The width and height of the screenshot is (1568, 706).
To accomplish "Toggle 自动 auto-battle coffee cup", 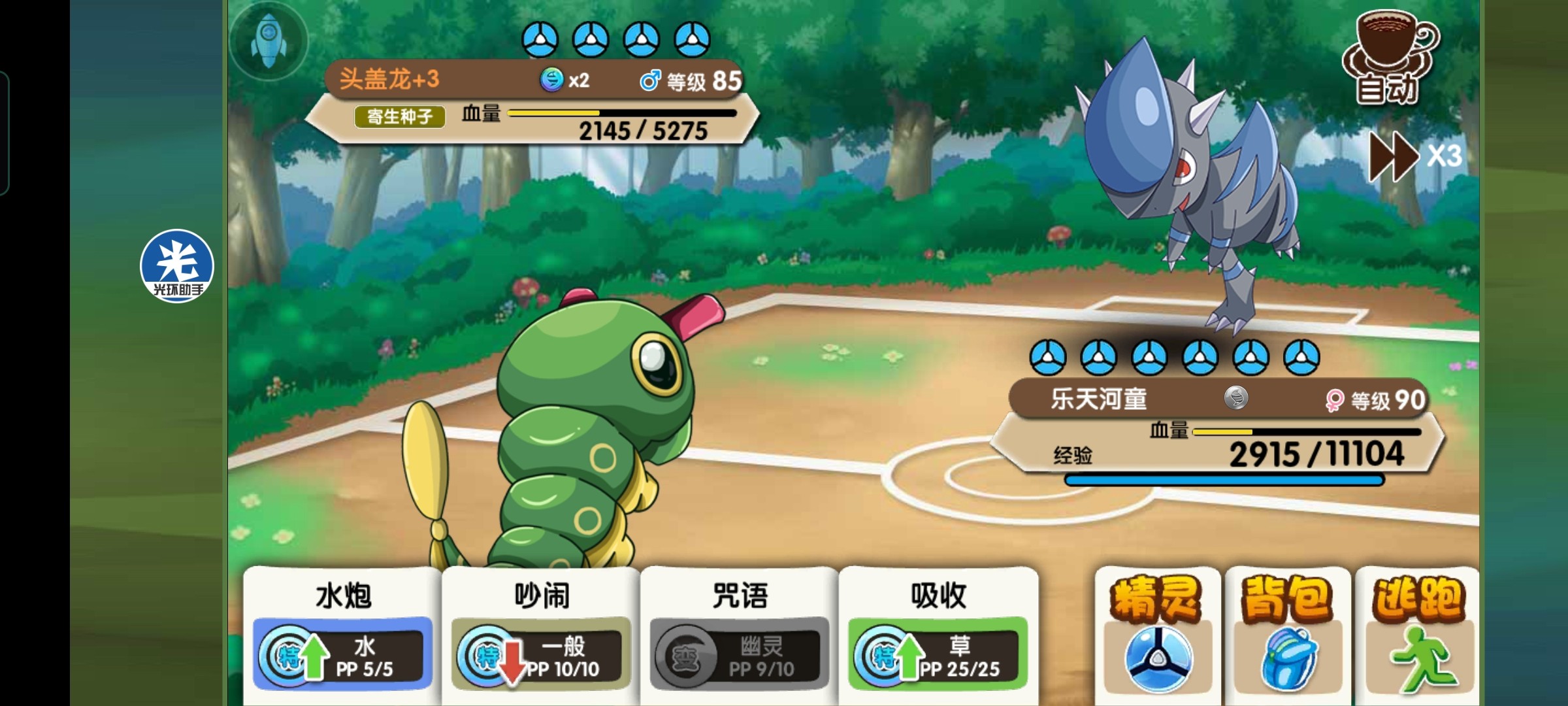I will pyautogui.click(x=1390, y=58).
